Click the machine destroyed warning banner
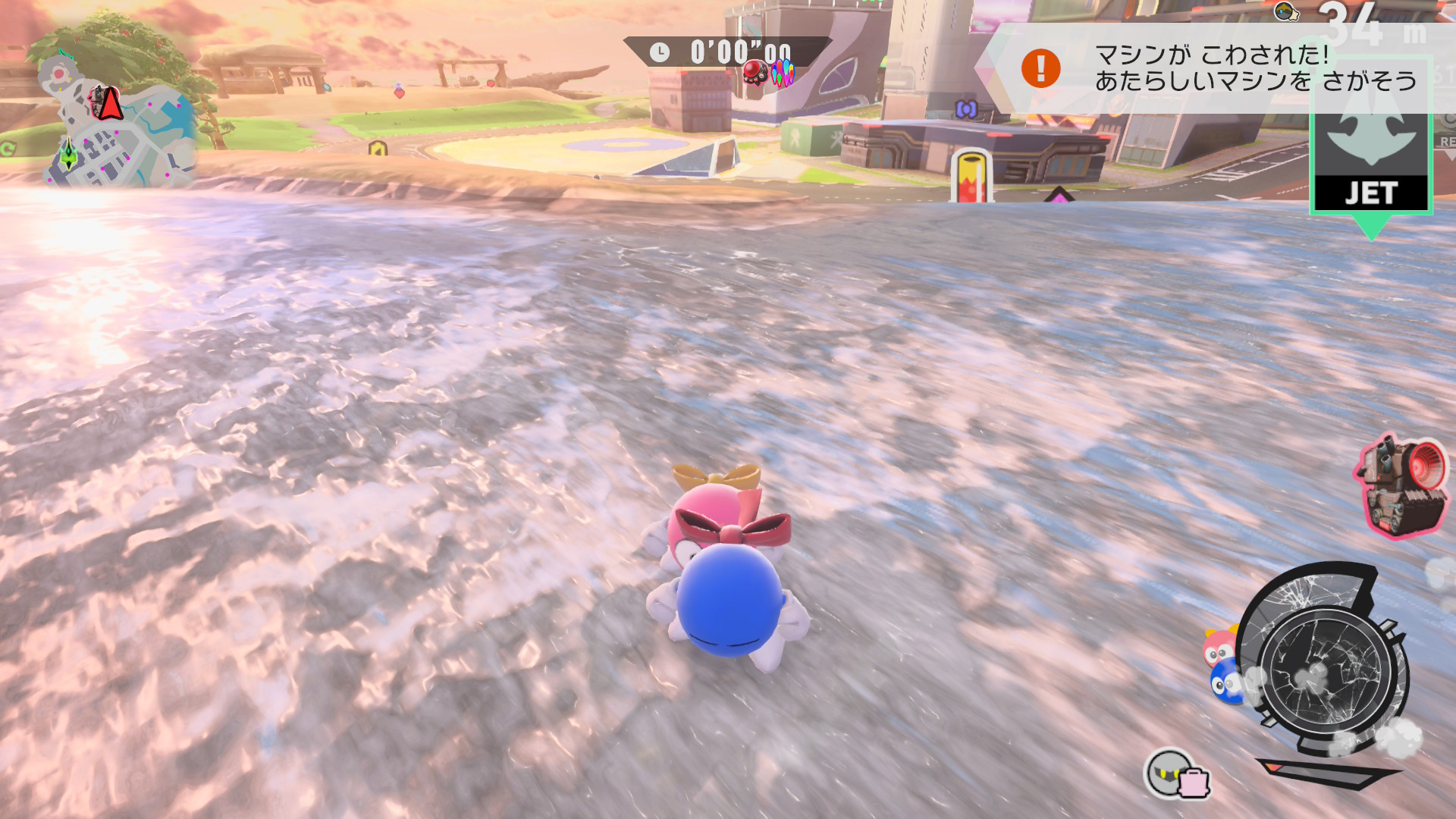The image size is (1456, 819). pos(1213,68)
